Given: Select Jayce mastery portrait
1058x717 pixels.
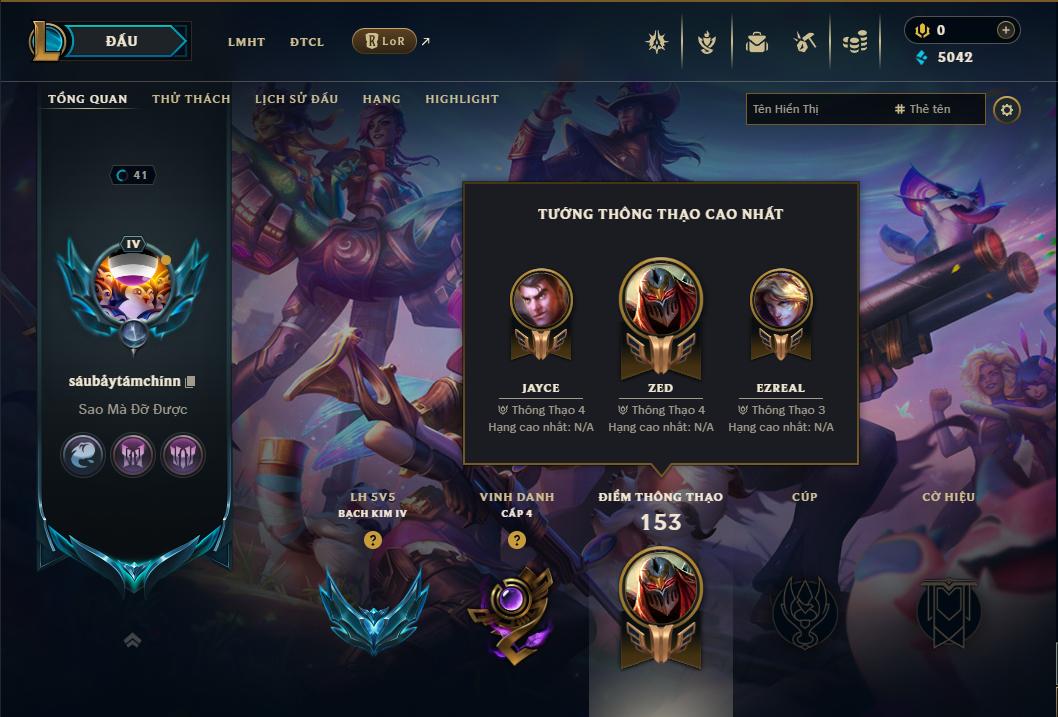Looking at the screenshot, I should (541, 302).
